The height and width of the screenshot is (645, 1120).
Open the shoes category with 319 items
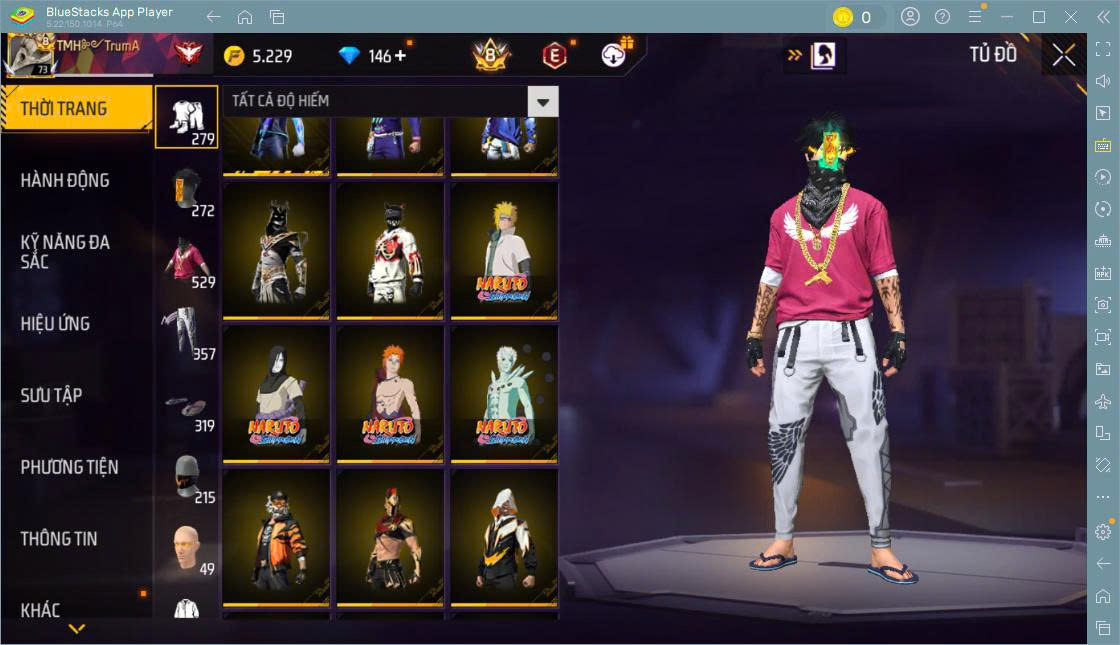pyautogui.click(x=187, y=405)
